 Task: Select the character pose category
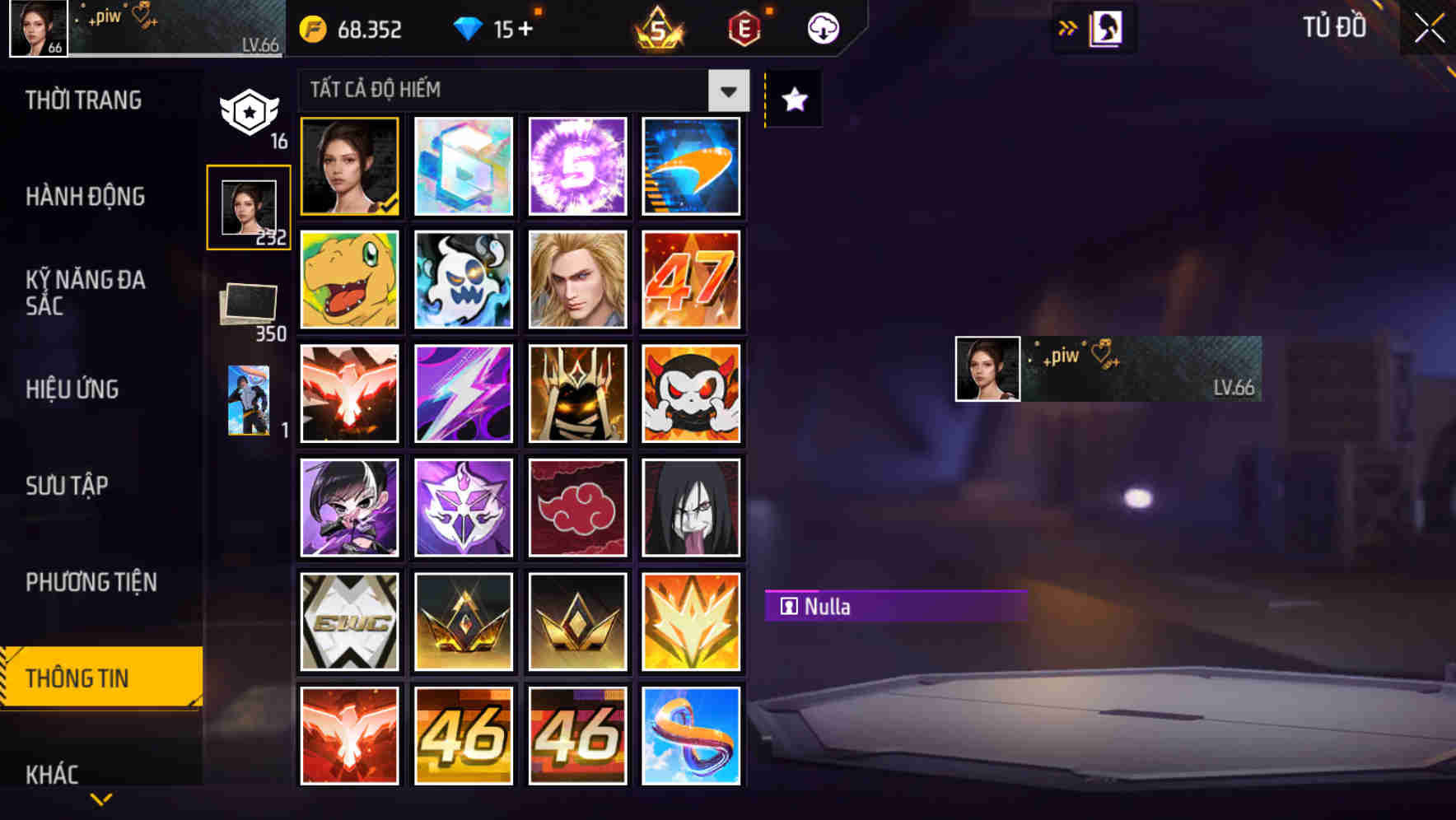(247, 399)
